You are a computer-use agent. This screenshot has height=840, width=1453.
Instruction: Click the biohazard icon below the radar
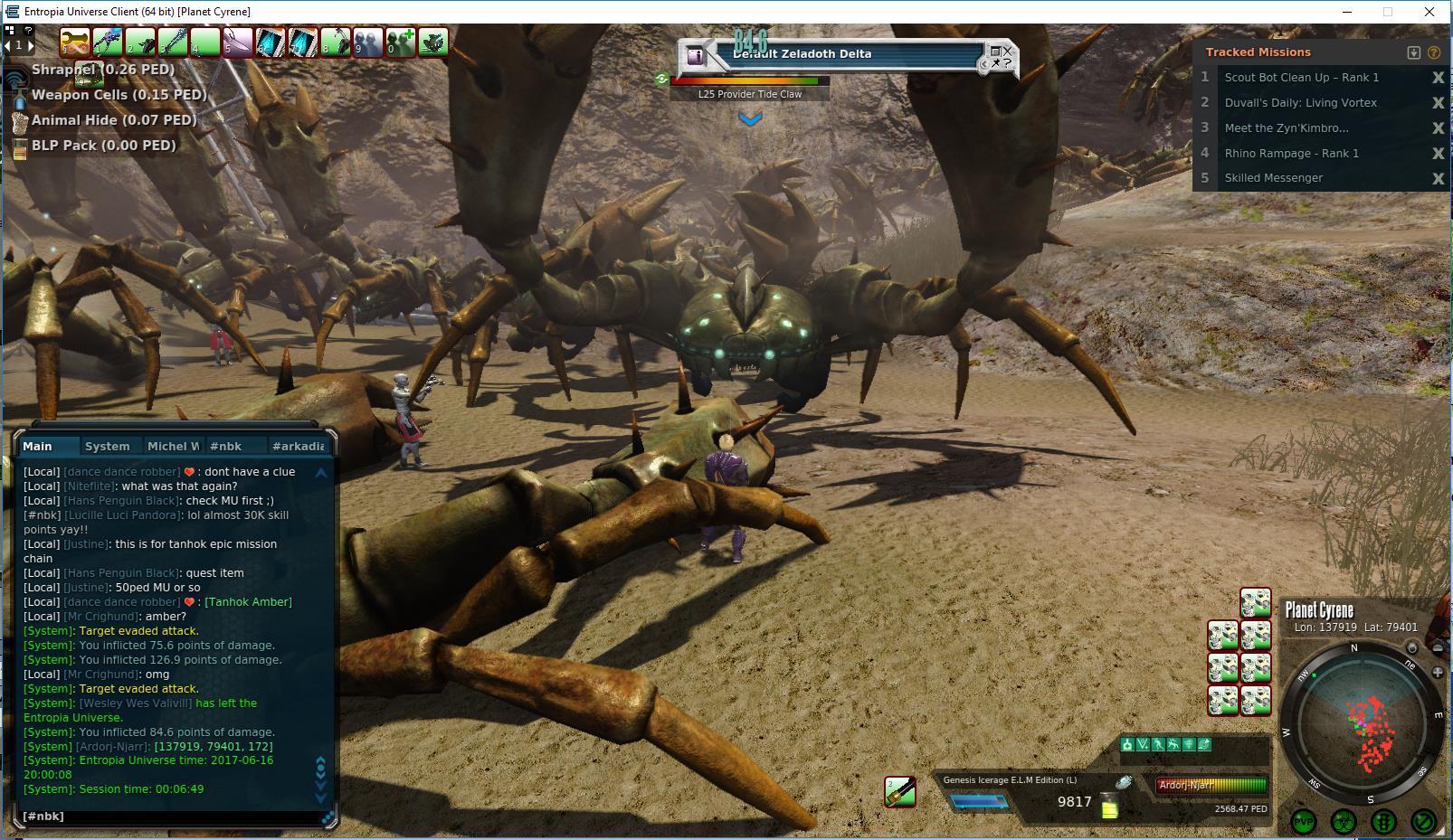pyautogui.click(x=1344, y=822)
